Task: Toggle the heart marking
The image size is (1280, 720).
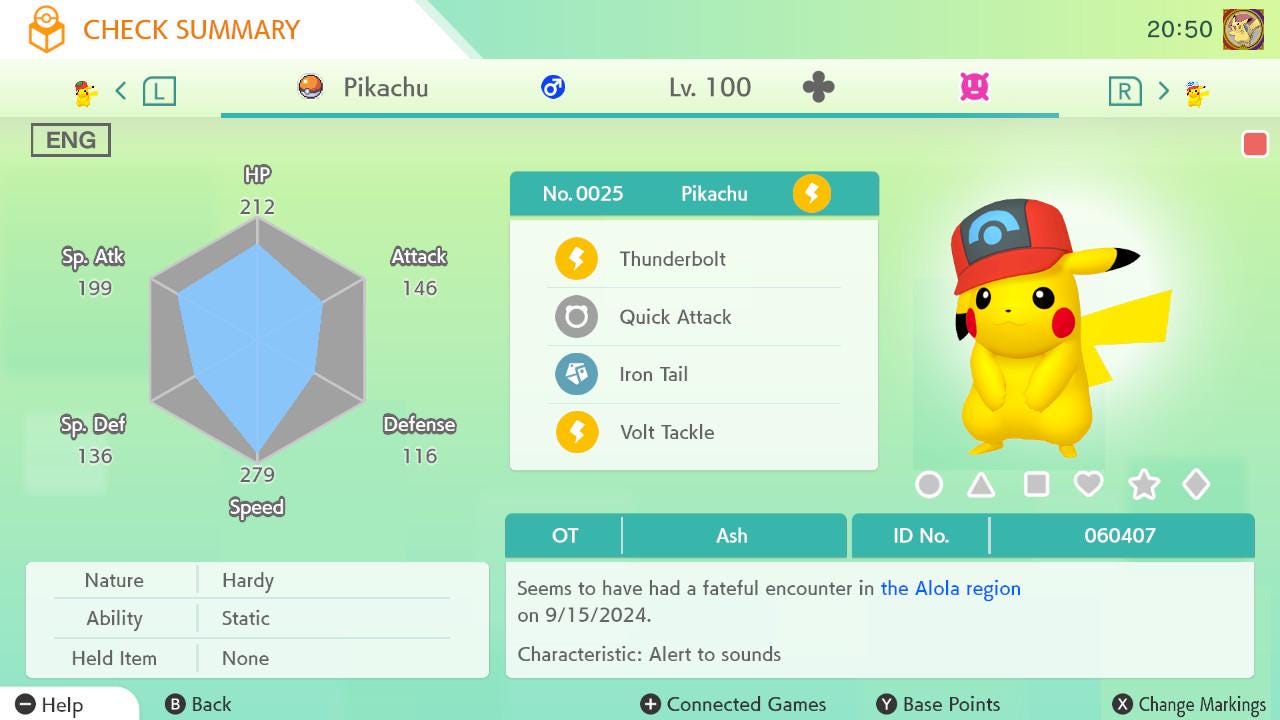Action: [1088, 485]
